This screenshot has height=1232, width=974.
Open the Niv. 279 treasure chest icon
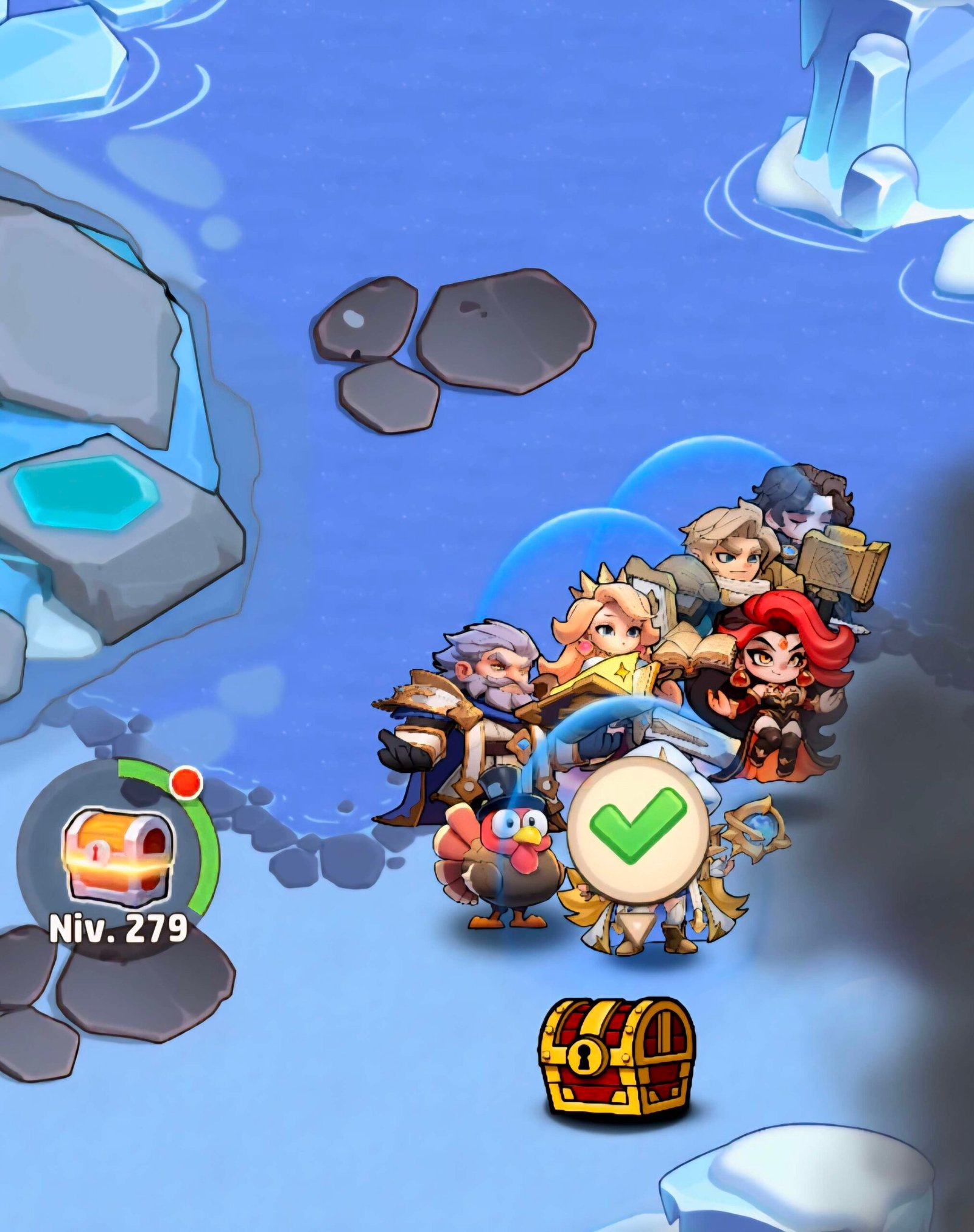point(118,856)
